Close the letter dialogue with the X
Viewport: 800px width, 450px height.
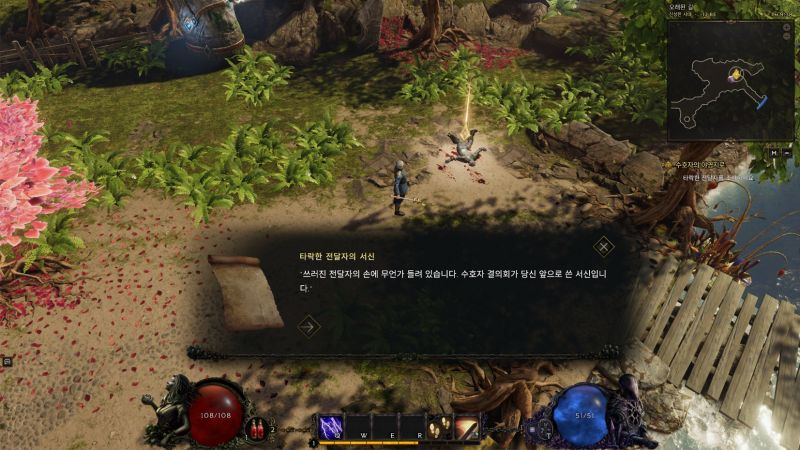tap(604, 246)
